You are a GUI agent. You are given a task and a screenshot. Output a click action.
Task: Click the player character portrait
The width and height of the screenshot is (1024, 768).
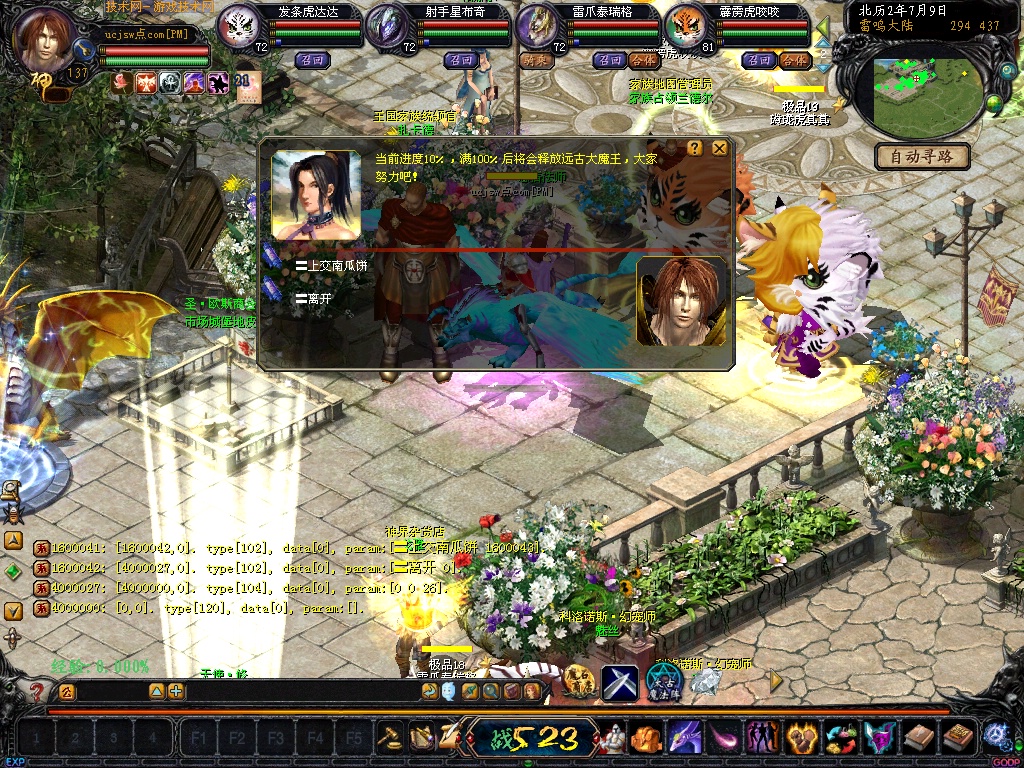(46, 40)
